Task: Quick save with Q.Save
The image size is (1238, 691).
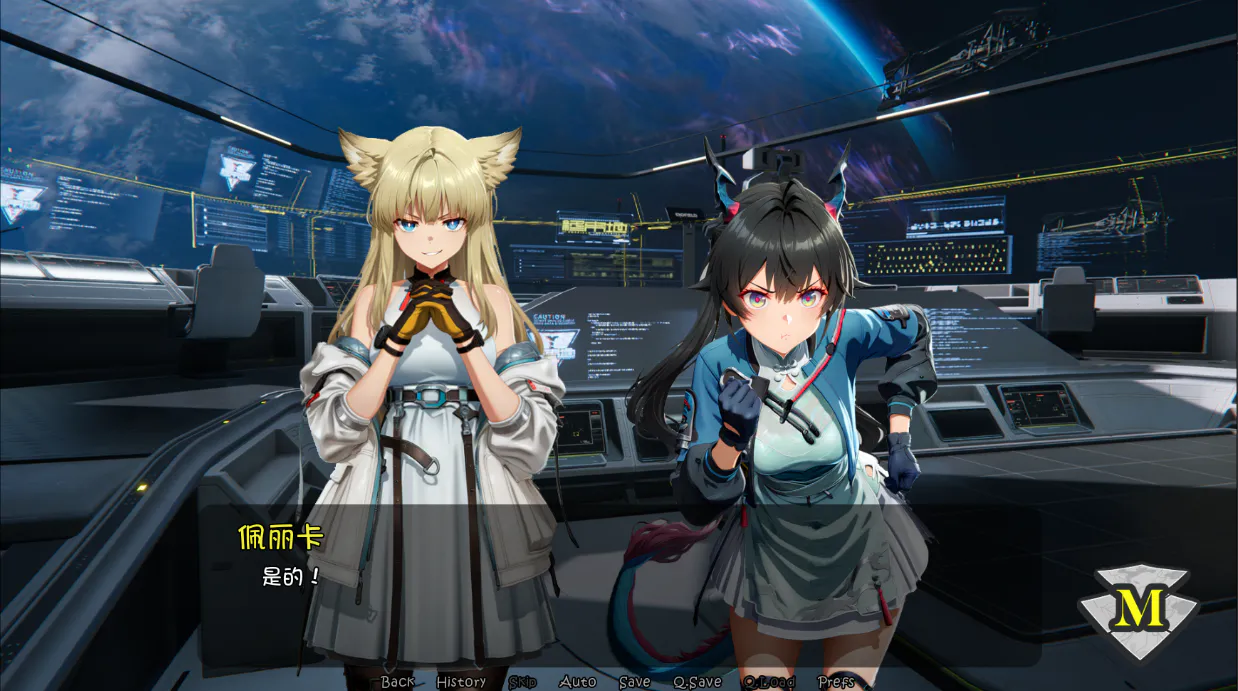Action: [697, 682]
